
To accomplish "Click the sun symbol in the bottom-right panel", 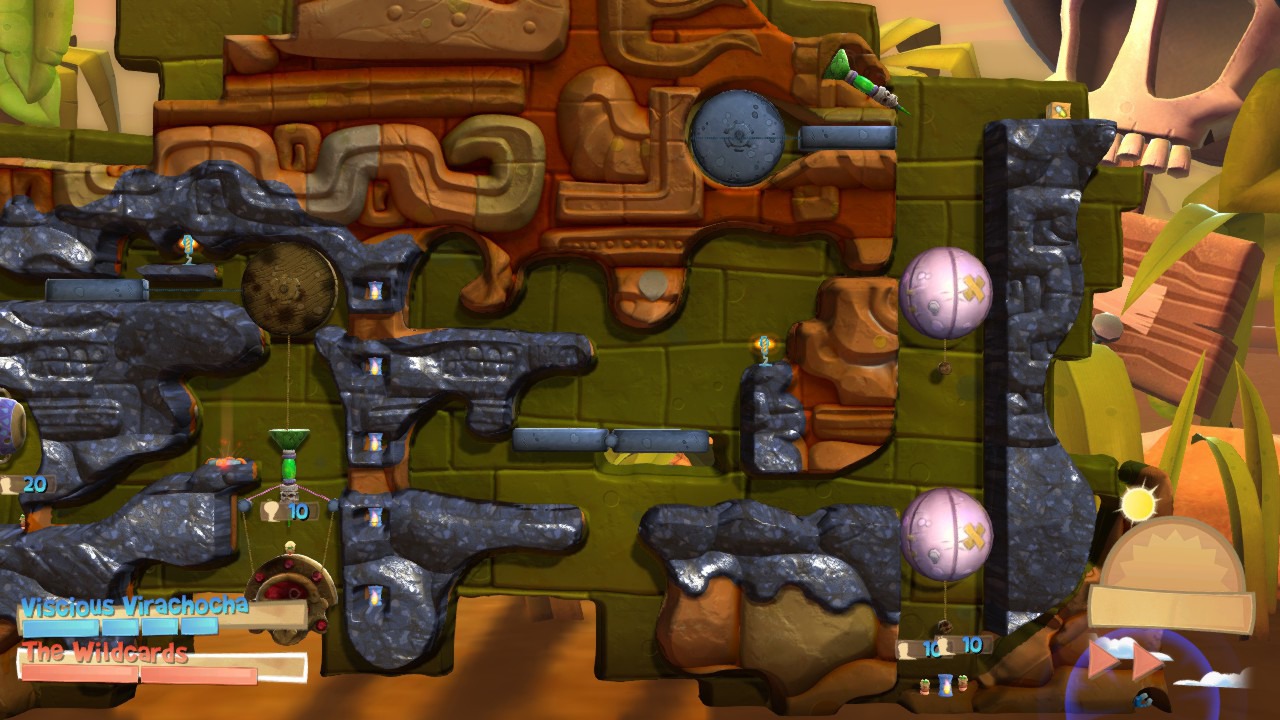I will pyautogui.click(x=1140, y=500).
